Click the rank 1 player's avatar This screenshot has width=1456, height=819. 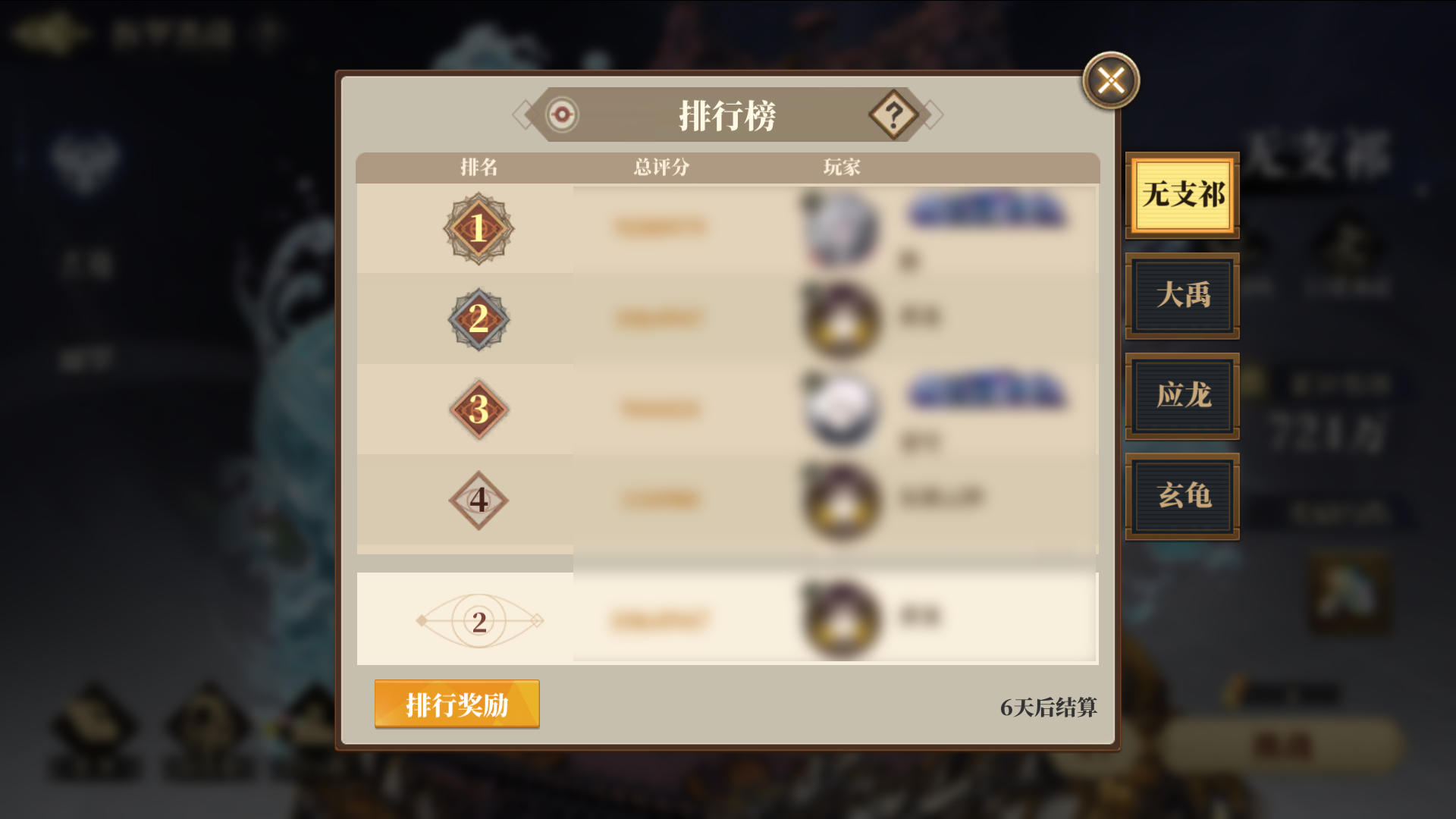[842, 227]
